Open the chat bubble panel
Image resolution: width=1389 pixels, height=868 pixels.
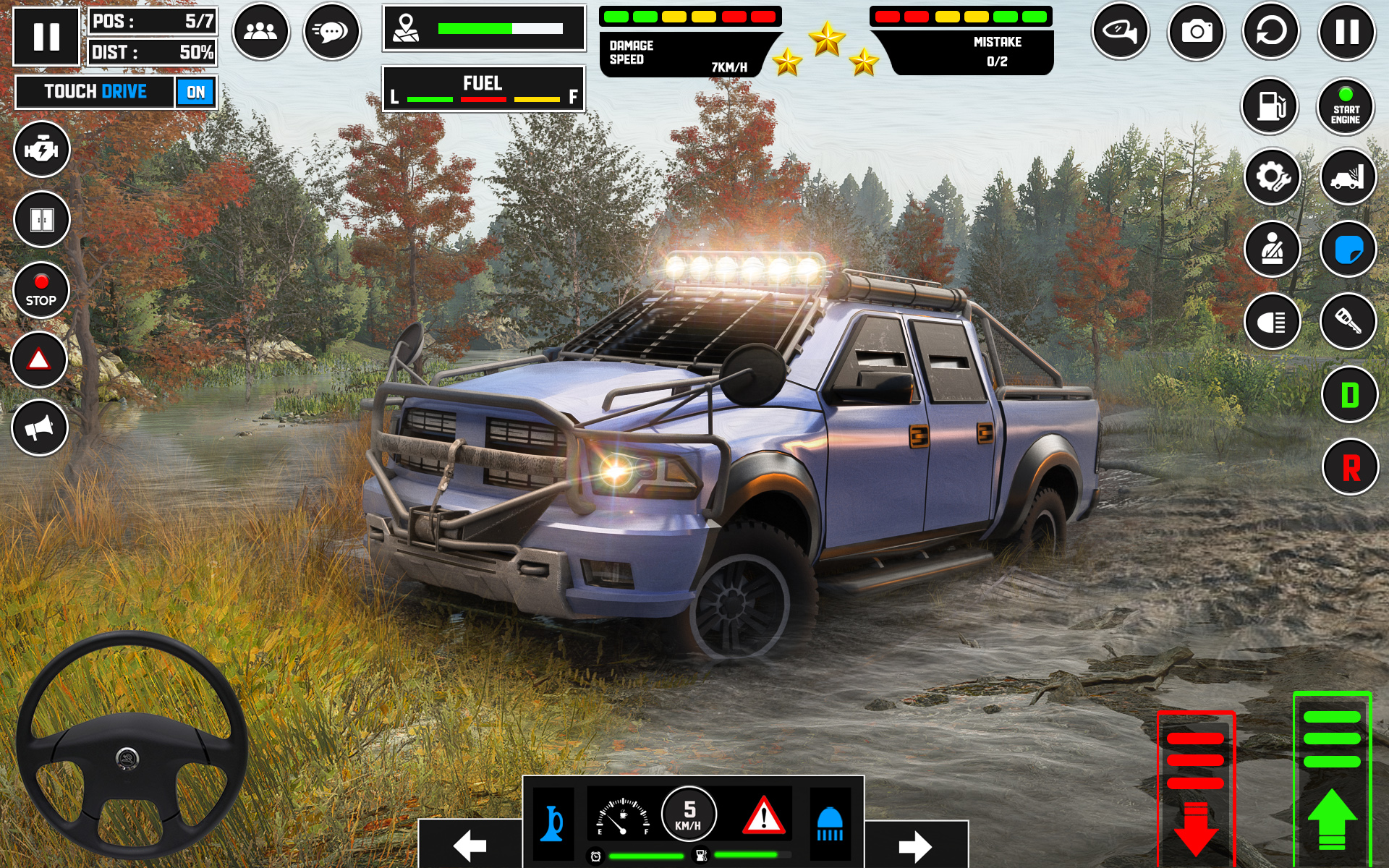click(x=331, y=30)
